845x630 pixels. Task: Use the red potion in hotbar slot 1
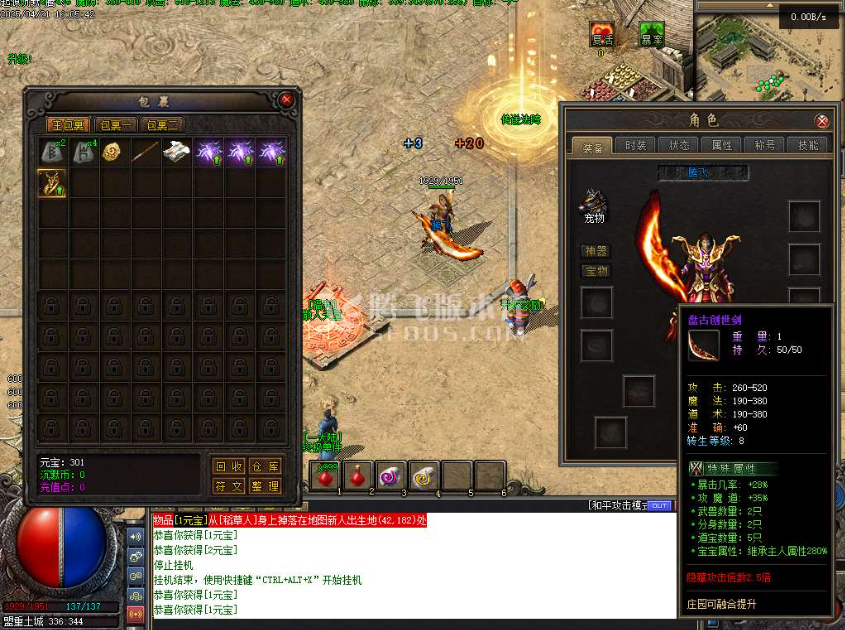click(x=326, y=475)
